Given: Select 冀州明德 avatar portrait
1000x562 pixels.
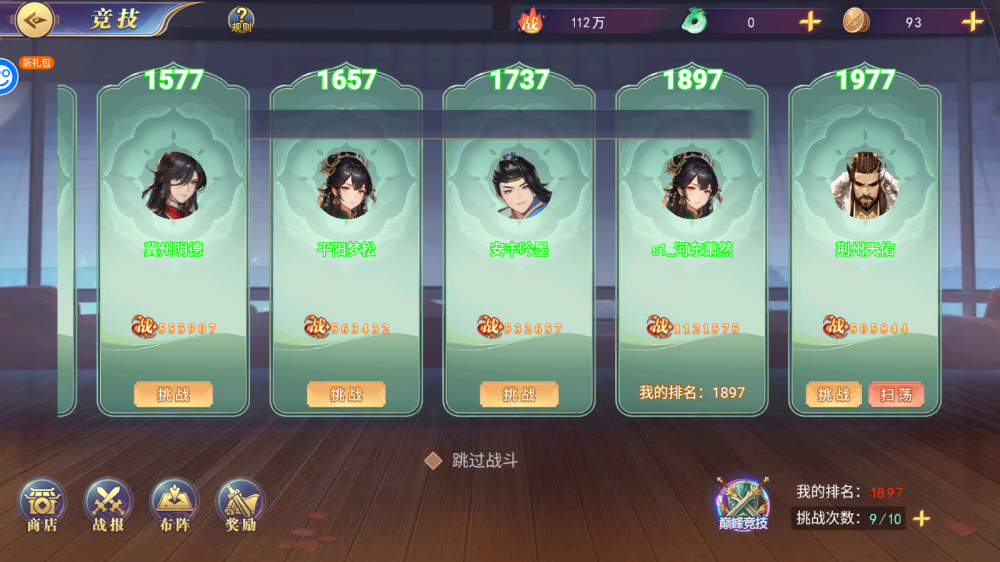Looking at the screenshot, I should tap(174, 187).
